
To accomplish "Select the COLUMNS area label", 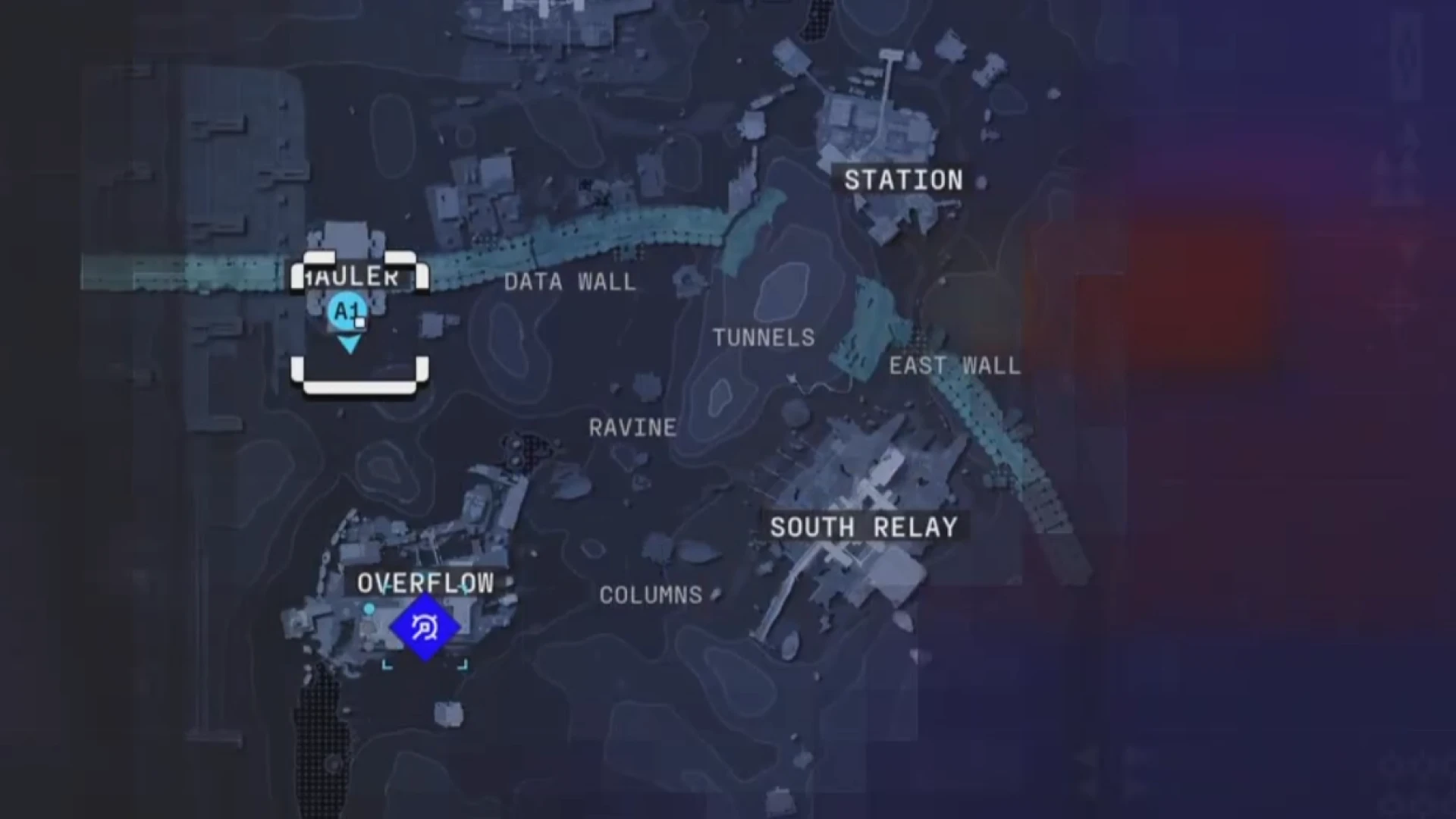I will pyautogui.click(x=651, y=595).
